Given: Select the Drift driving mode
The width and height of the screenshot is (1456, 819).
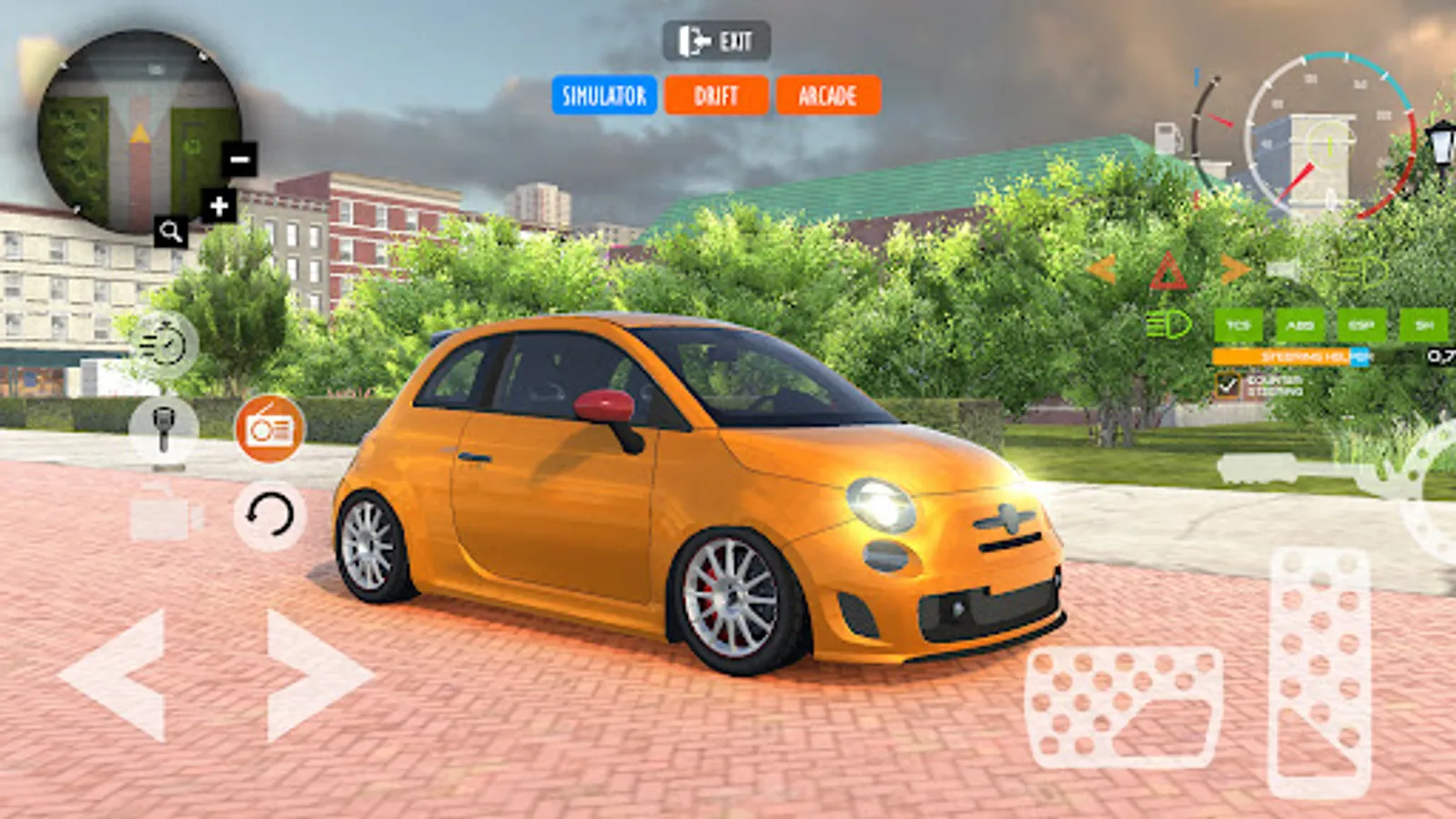Looking at the screenshot, I should coord(716,96).
